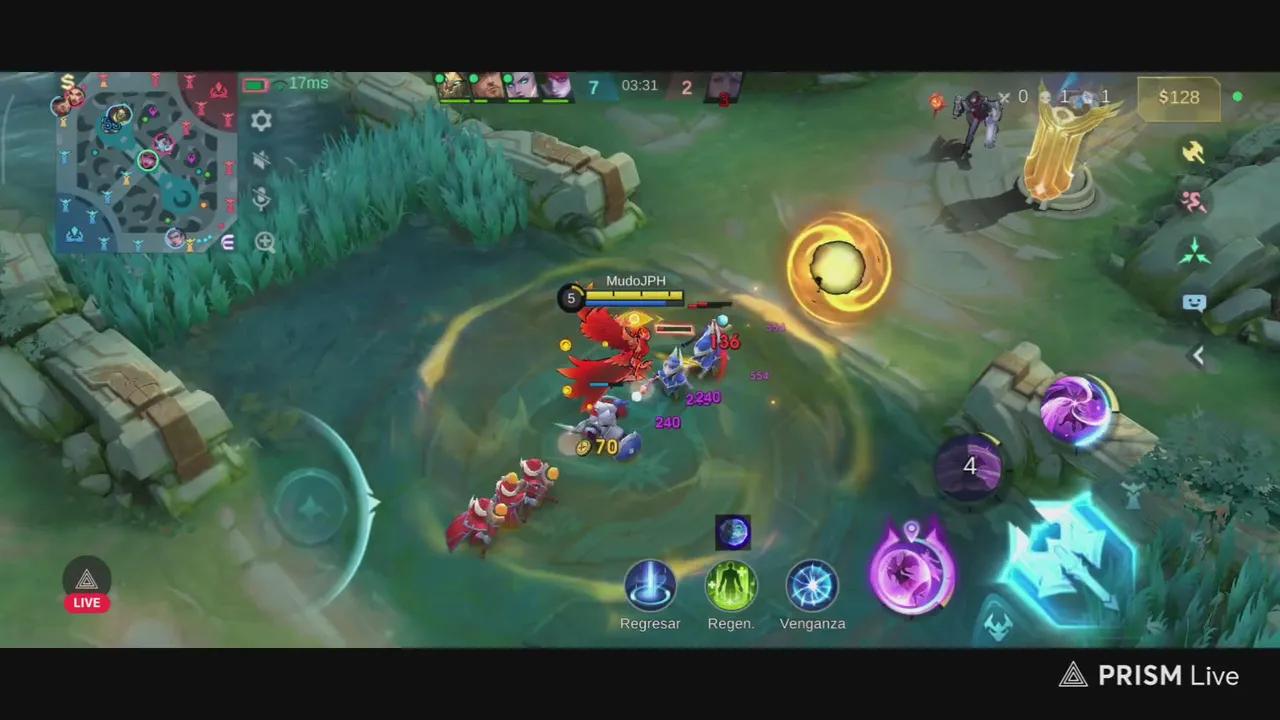Open the quick chat bubble
The width and height of the screenshot is (1280, 720).
click(x=1194, y=302)
